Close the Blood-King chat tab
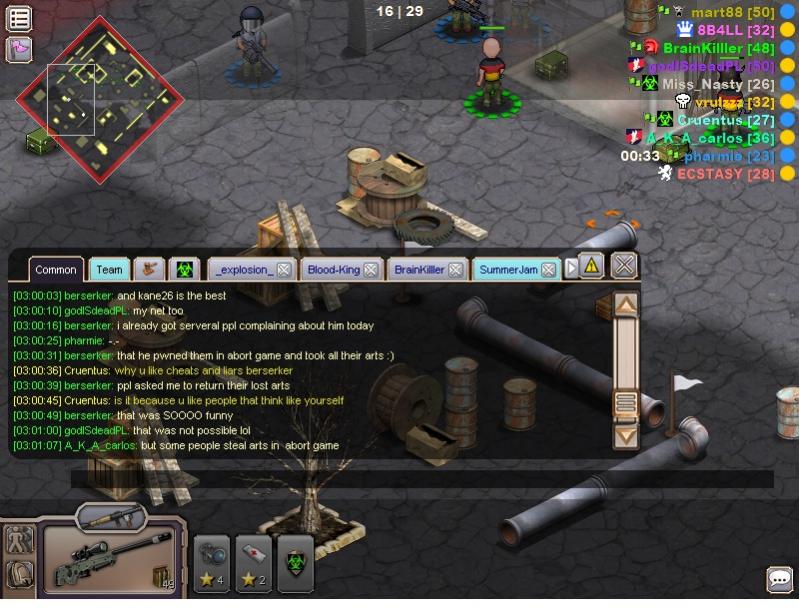This screenshot has width=799, height=613. tap(371, 270)
